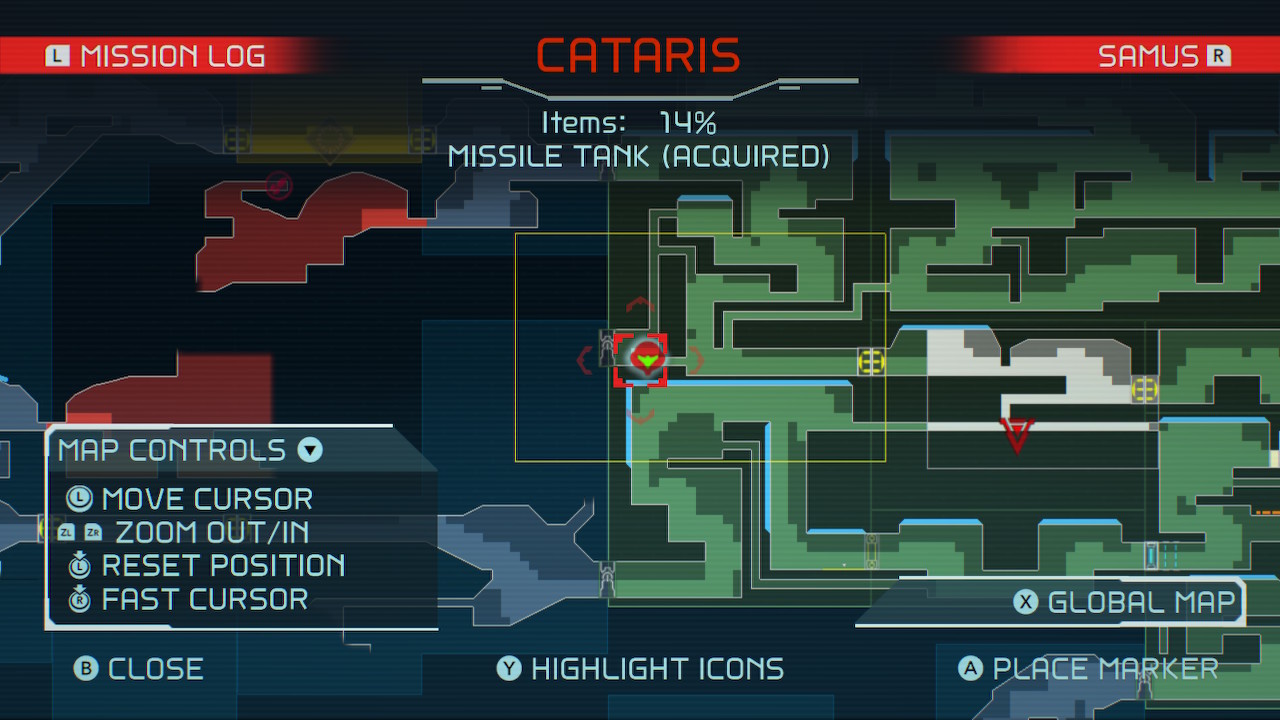Click the L-stick icon beside Move Cursor
This screenshot has width=1280, height=720.
79,499
